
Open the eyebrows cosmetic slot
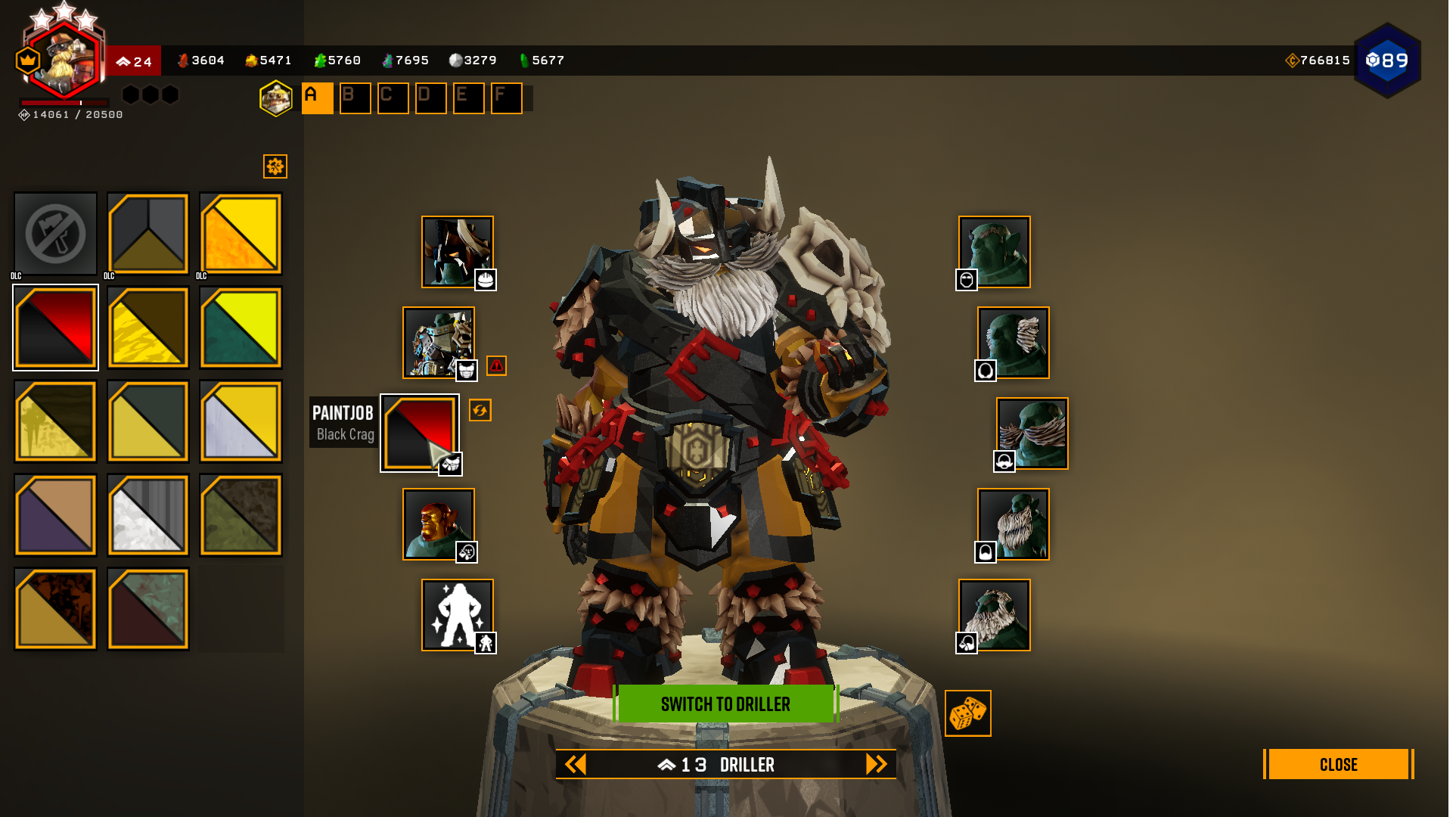[995, 252]
